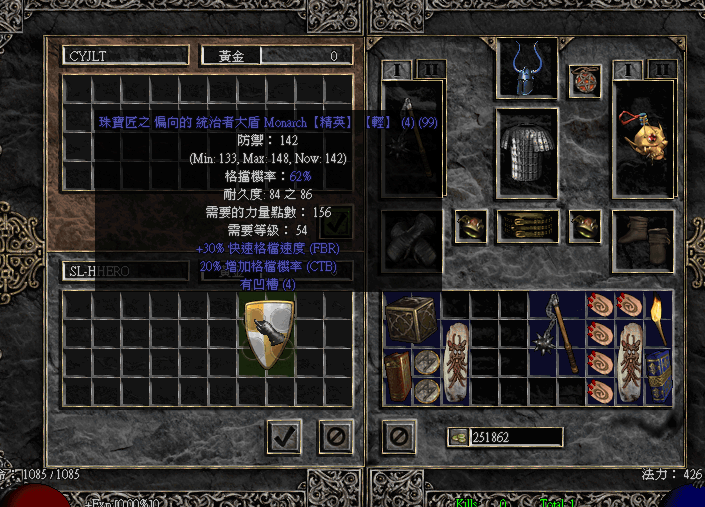This screenshot has height=507, width=705.
Task: Select the equipped horned helmet
Action: 527,69
